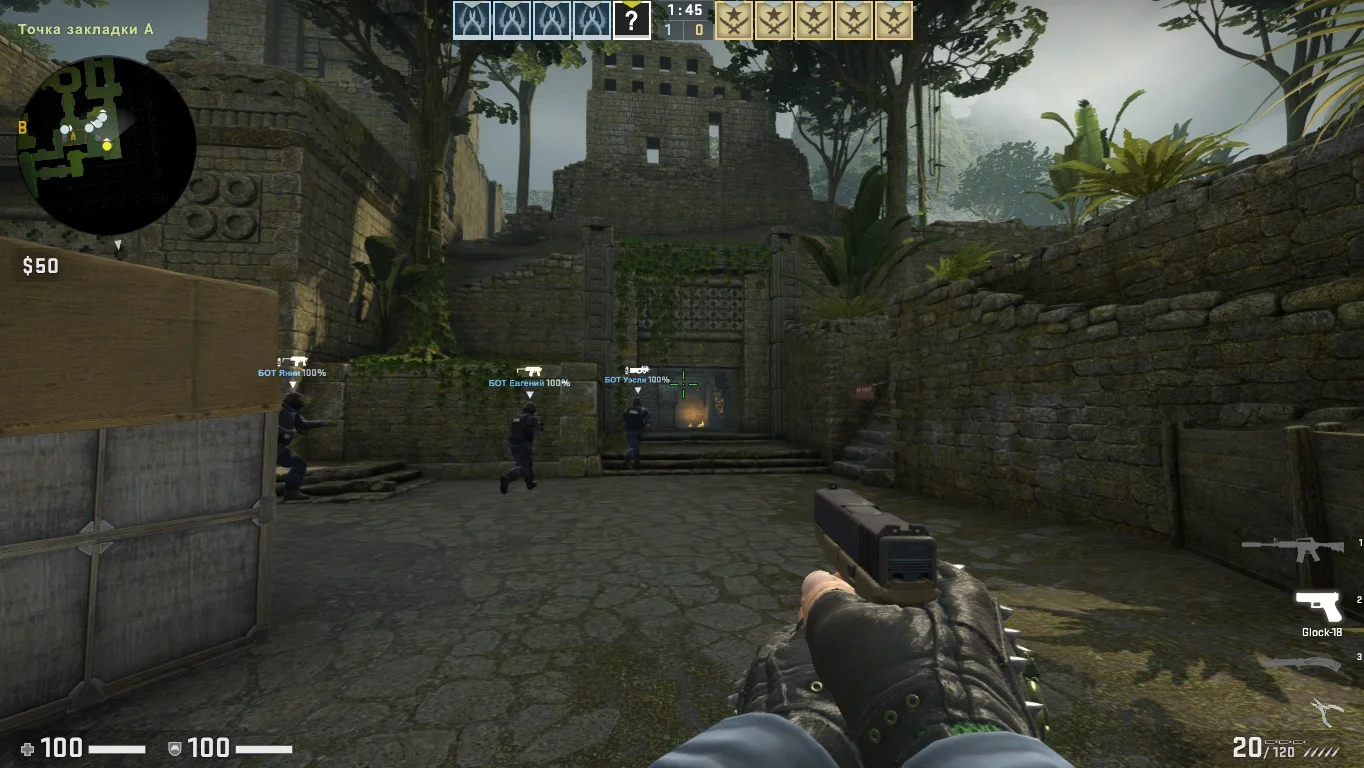Click the question mark player avatar
1364x768 pixels.
click(631, 20)
